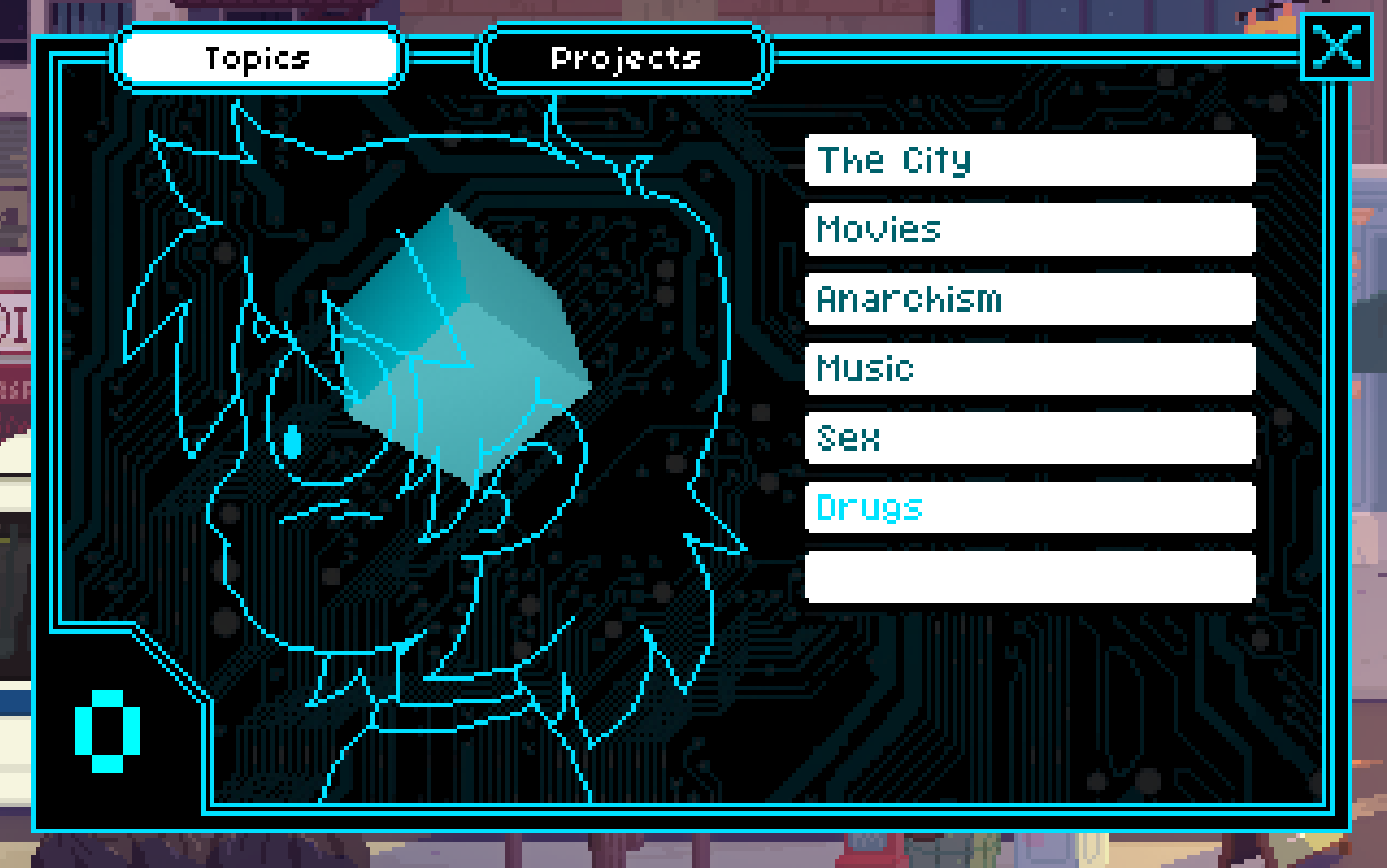Close the panel with the X button

click(x=1336, y=48)
